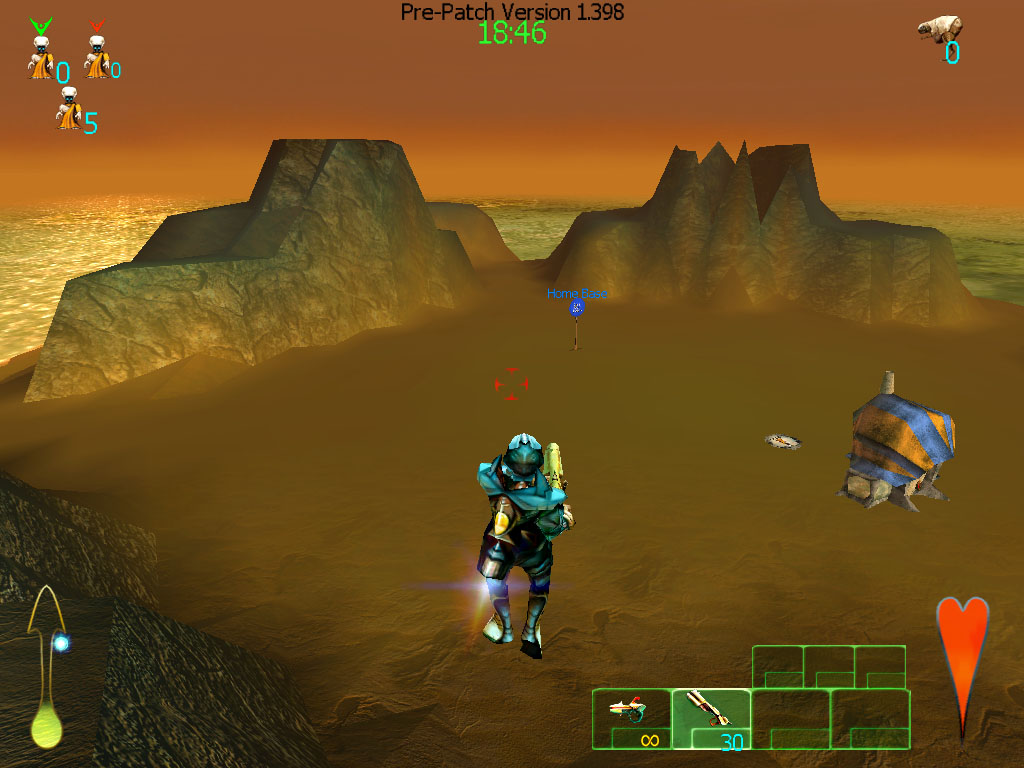
Task: Click the Smartie icon with the red marker
Action: [96, 55]
